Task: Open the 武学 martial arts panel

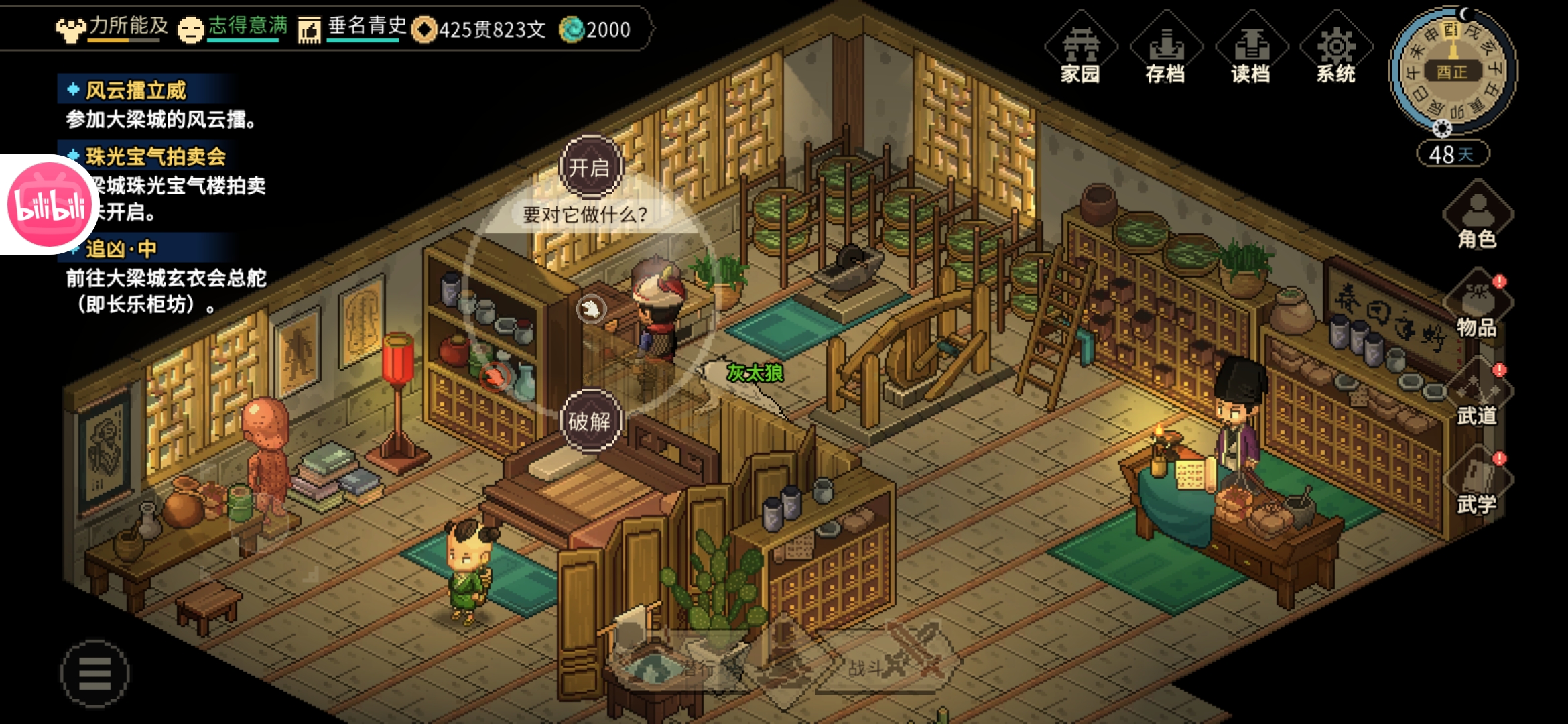Action: coord(1478,483)
